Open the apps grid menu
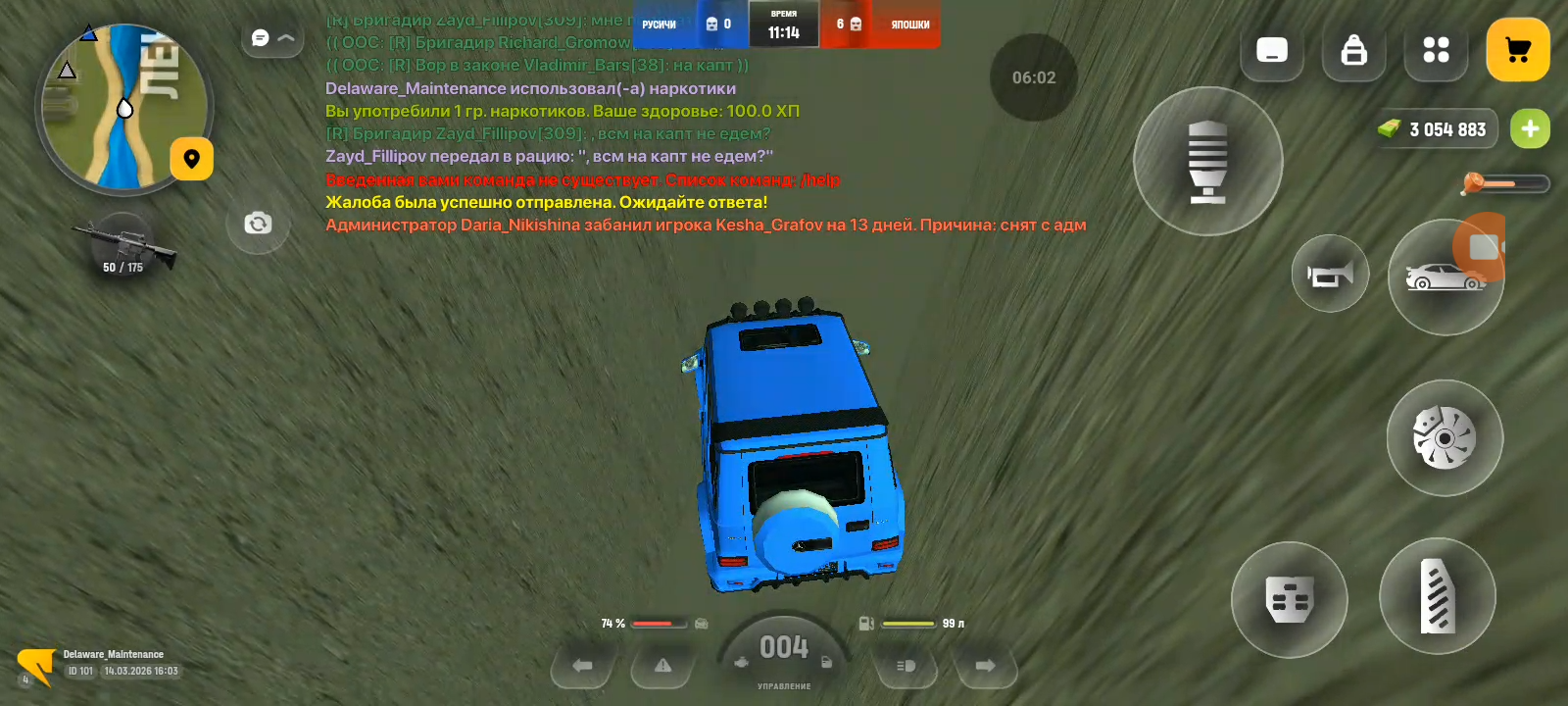The image size is (1568, 706). point(1436,49)
